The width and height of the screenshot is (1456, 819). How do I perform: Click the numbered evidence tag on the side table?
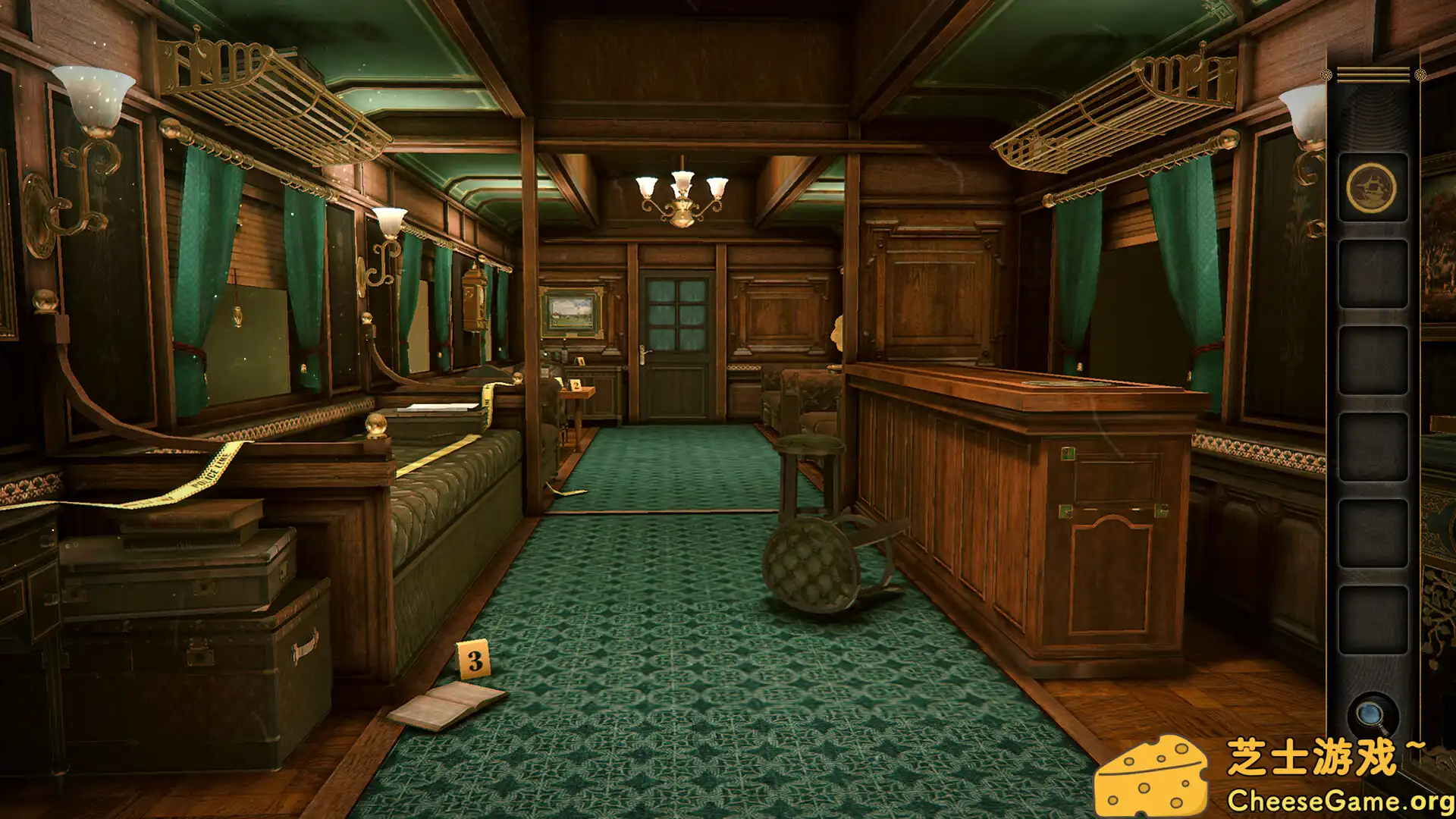(x=577, y=386)
